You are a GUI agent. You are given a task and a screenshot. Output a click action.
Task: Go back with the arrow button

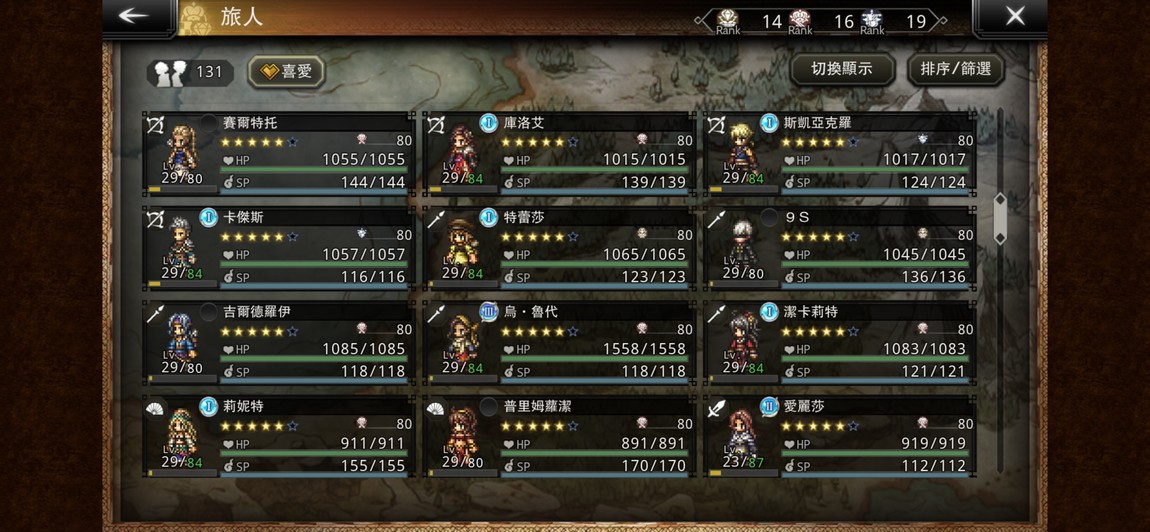click(134, 17)
